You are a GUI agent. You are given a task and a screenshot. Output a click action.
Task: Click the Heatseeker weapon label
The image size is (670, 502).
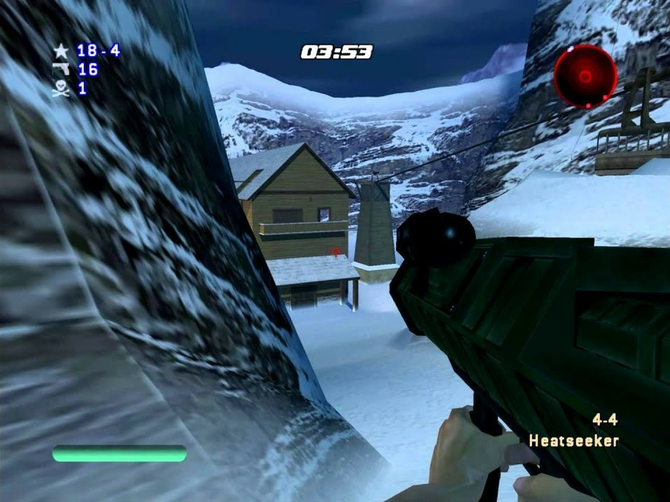pyautogui.click(x=574, y=440)
